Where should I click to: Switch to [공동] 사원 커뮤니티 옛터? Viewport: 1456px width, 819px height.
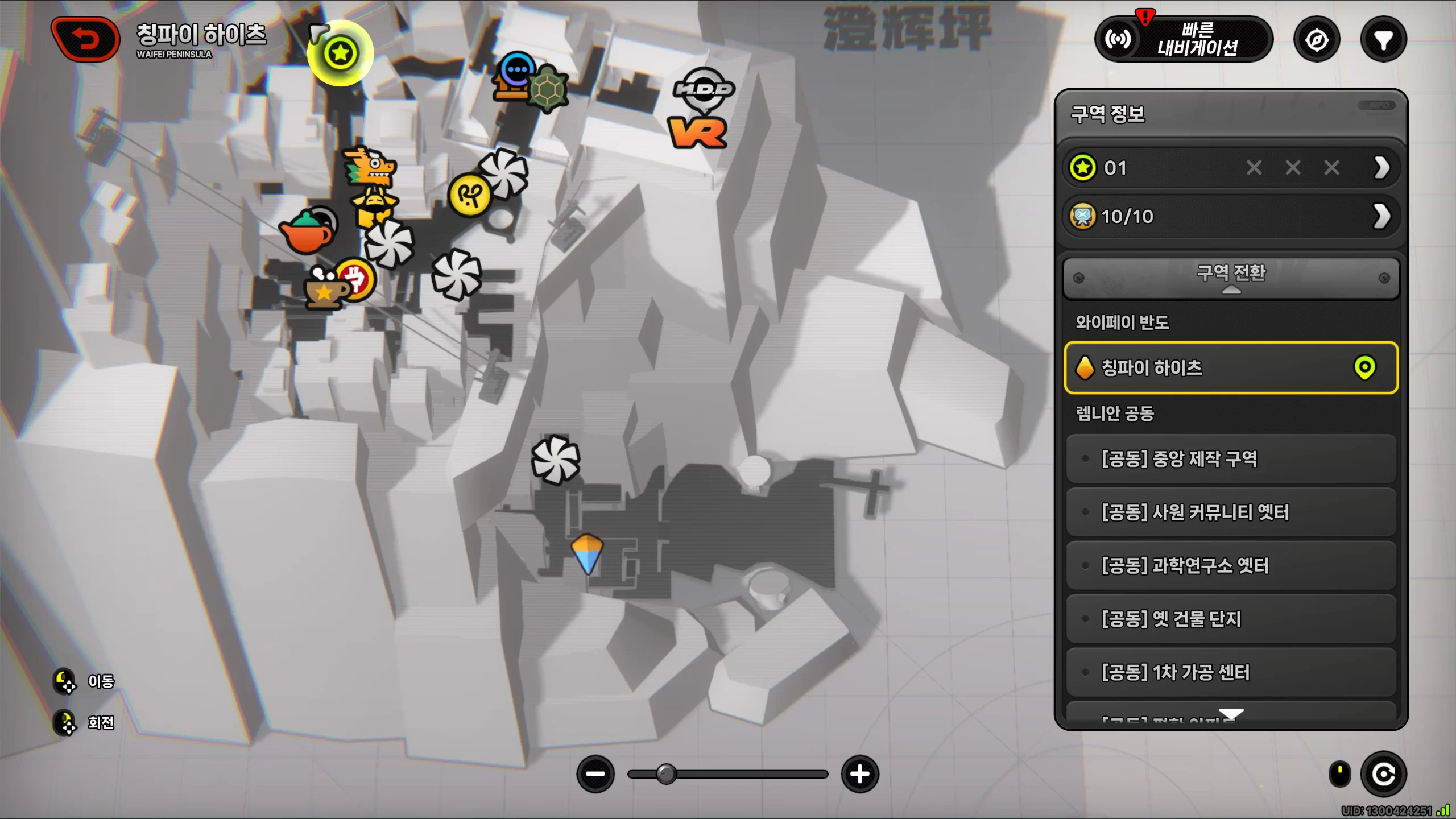[x=1231, y=512]
